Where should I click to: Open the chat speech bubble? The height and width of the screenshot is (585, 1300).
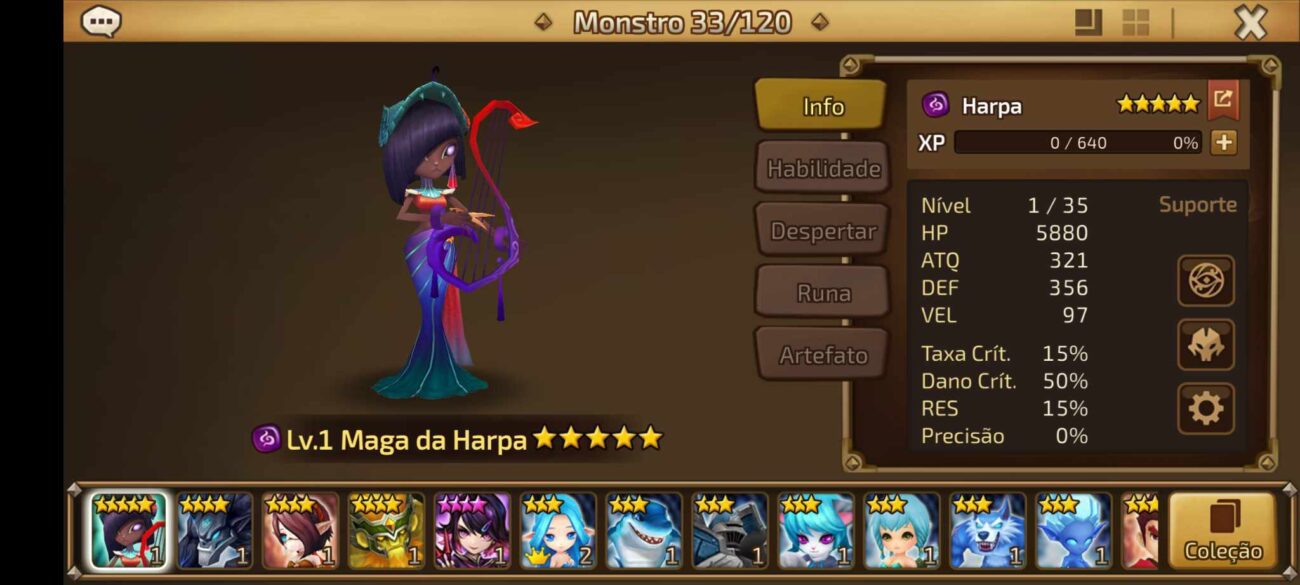click(x=101, y=21)
